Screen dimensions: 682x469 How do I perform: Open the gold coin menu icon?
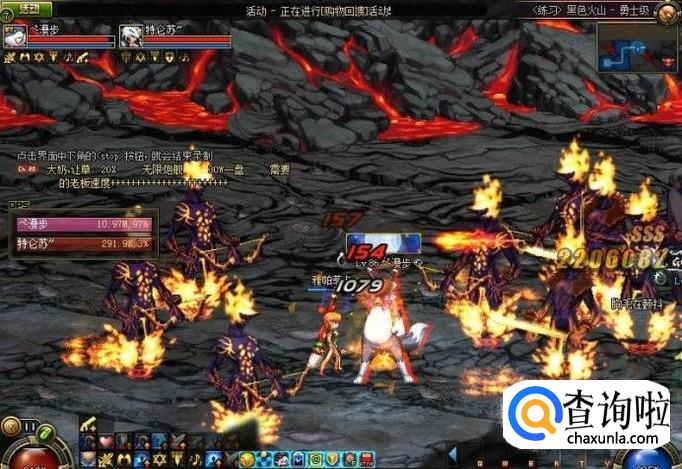(x=245, y=459)
